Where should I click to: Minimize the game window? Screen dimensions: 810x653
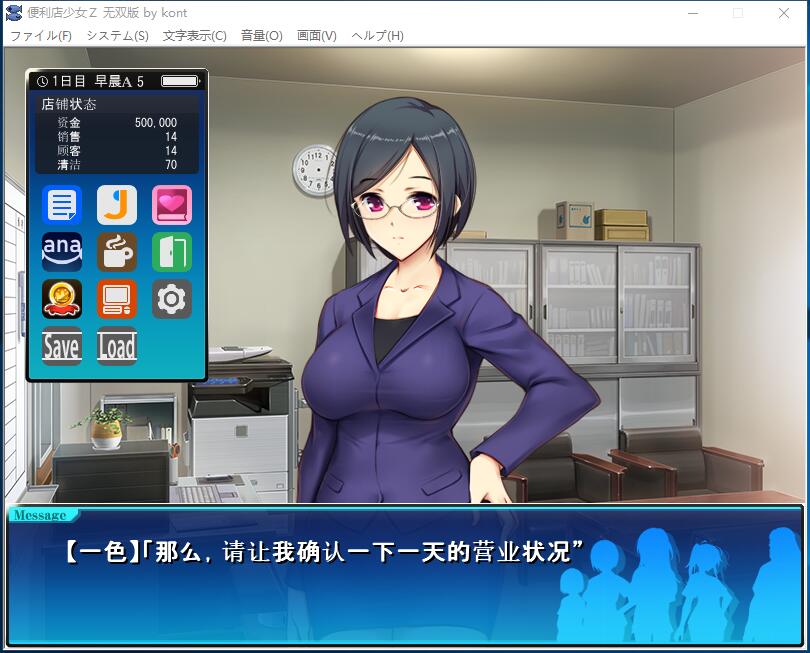692,13
